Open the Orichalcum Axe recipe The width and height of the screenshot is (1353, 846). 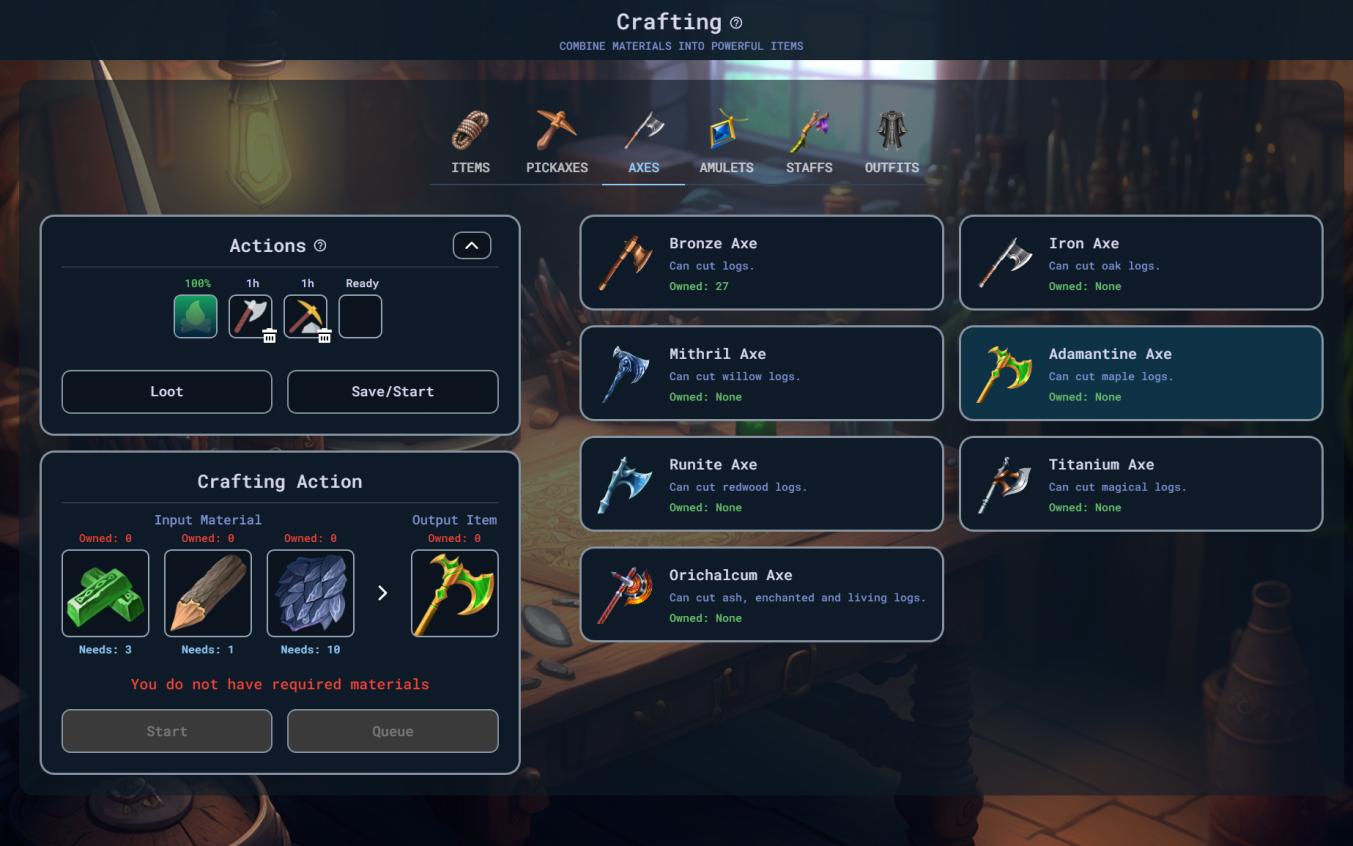(761, 595)
